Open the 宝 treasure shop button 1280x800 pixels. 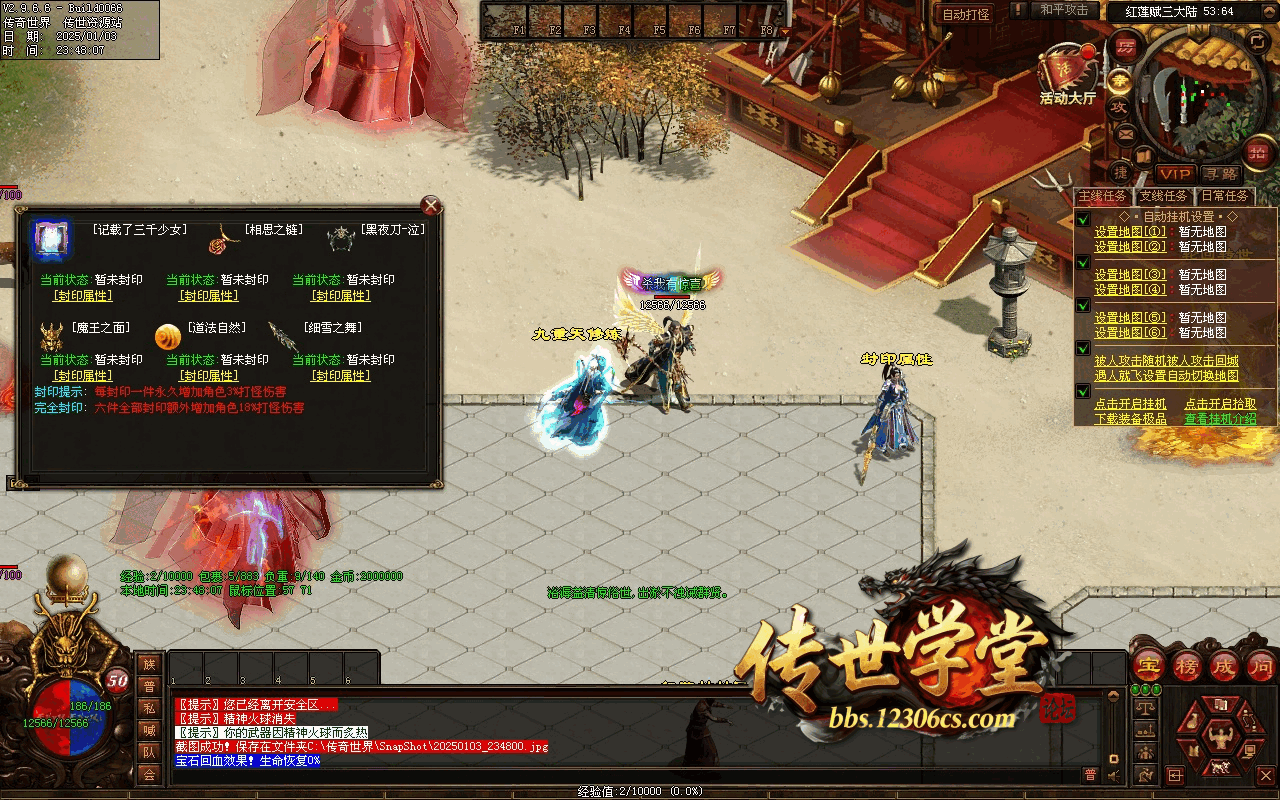click(x=1148, y=664)
